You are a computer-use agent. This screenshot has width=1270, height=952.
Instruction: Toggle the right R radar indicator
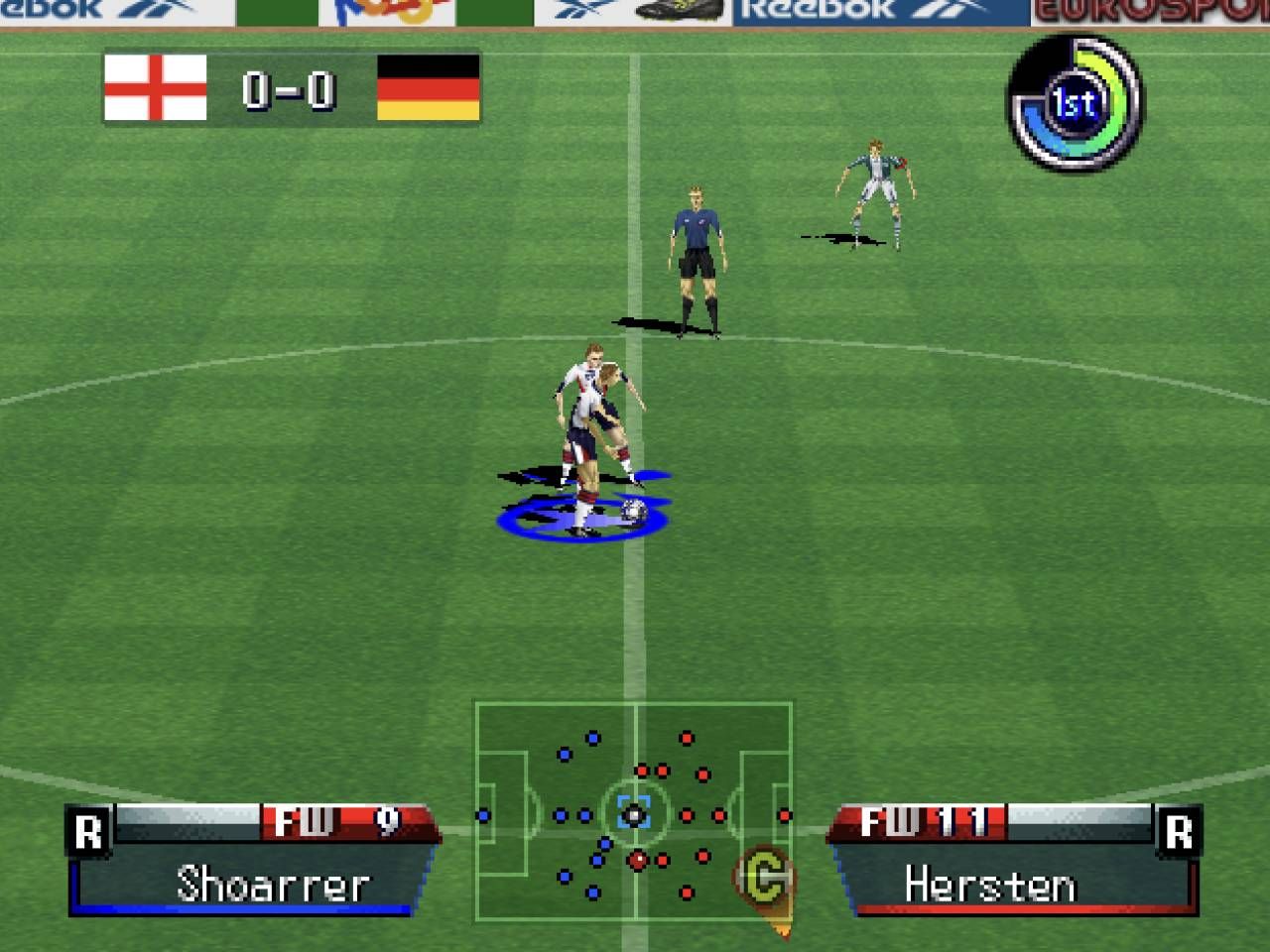point(1180,832)
